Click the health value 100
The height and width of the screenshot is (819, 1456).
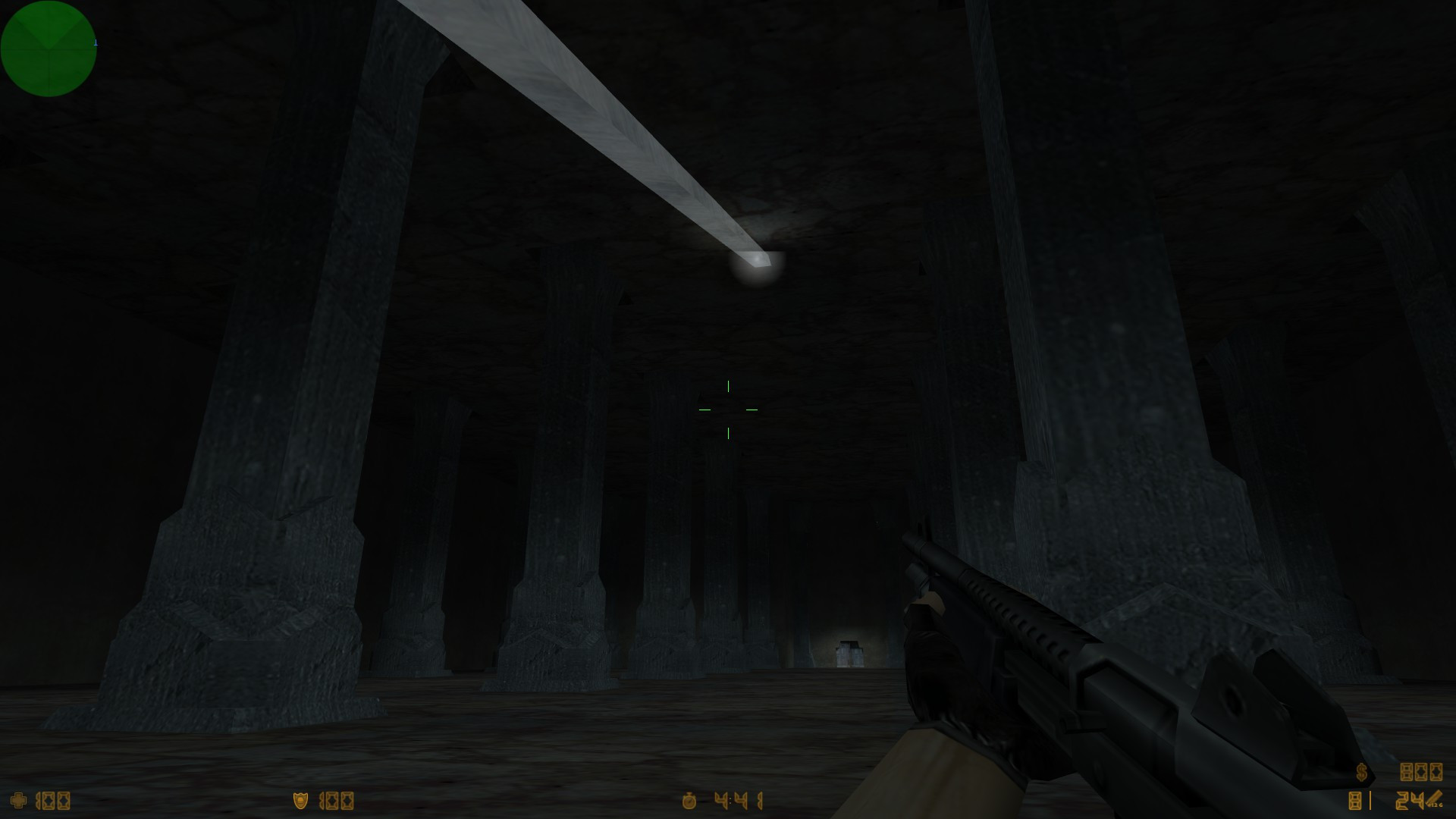[x=52, y=799]
